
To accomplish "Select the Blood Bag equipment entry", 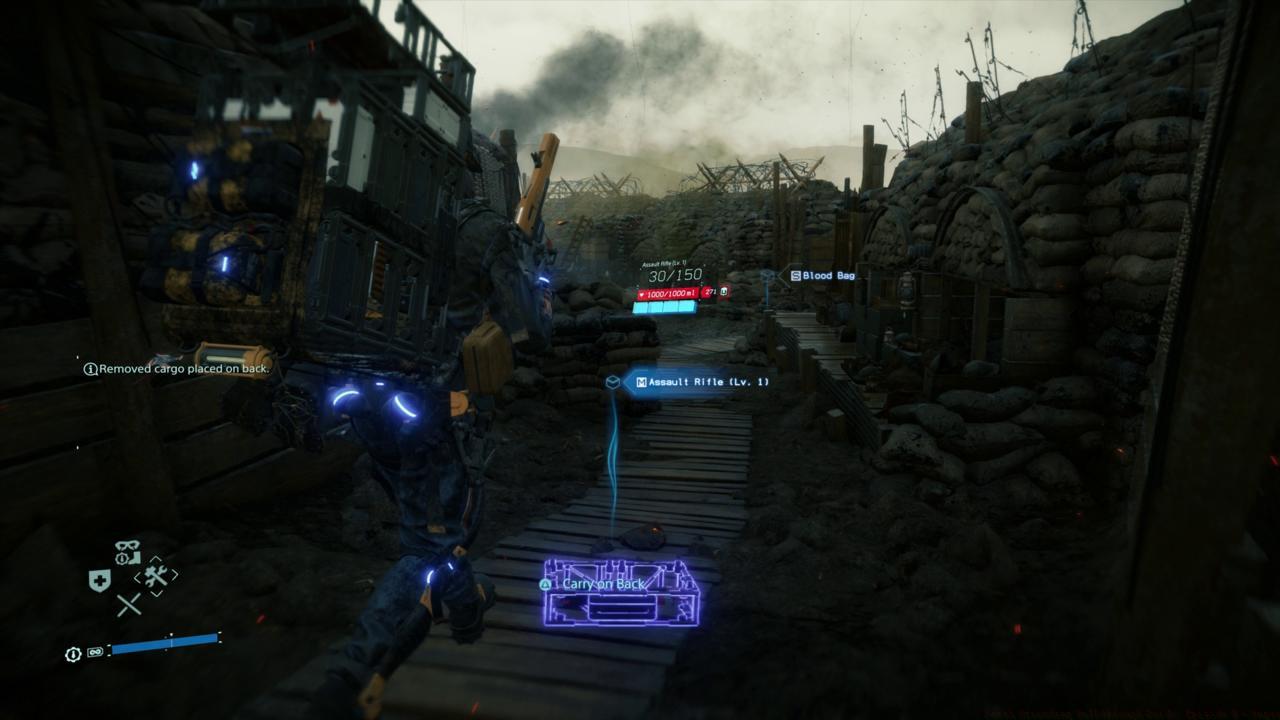I will pos(828,275).
